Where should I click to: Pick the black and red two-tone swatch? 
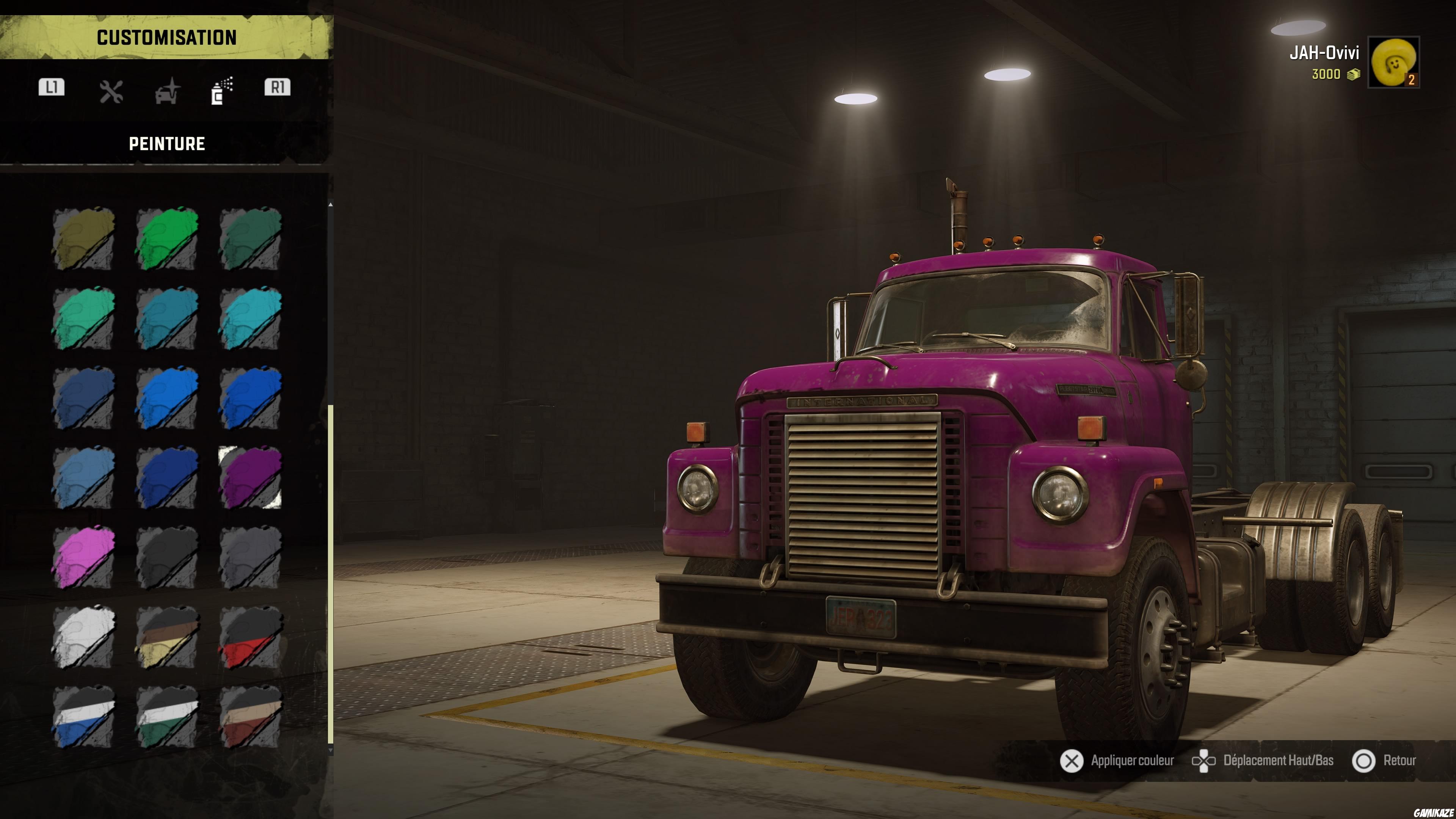coord(250,637)
